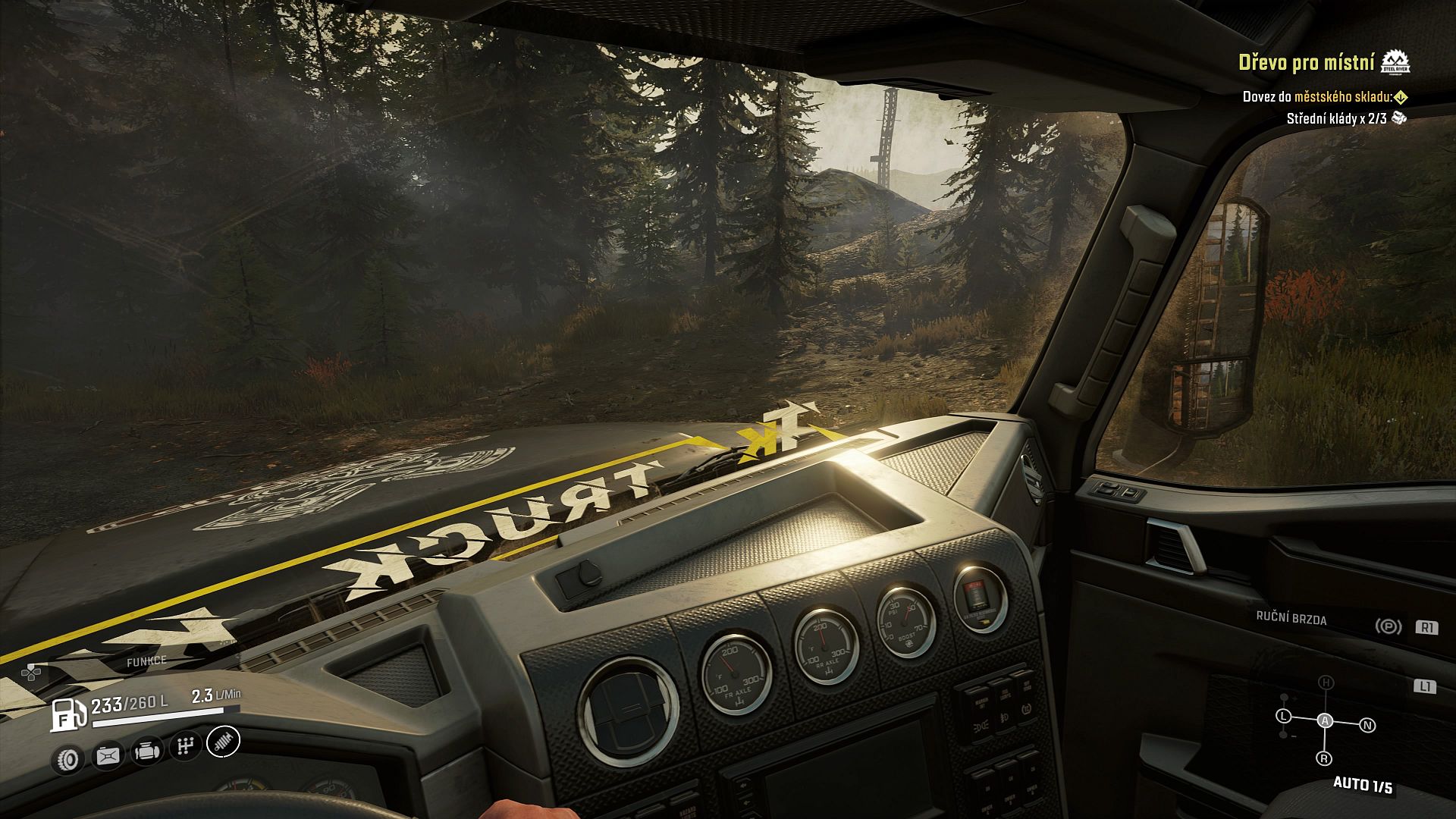The image size is (1456, 819).
Task: Select the Auto gear (A)
Action: pyautogui.click(x=1325, y=720)
